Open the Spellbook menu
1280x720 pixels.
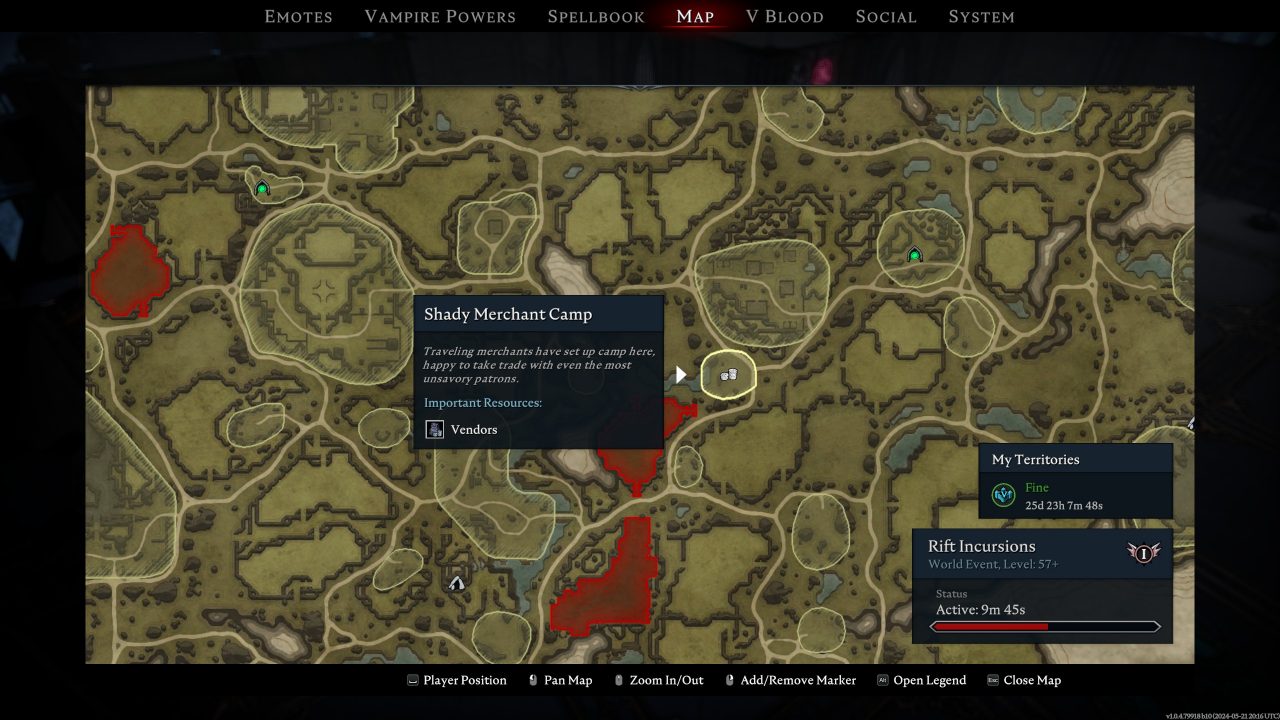coord(595,16)
